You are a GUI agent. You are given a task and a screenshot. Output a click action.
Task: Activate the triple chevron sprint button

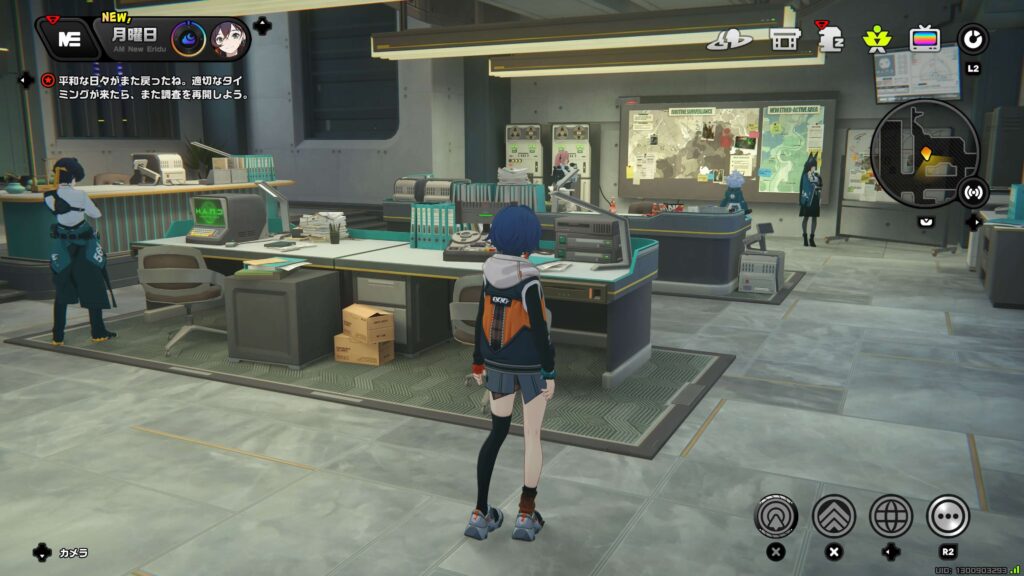click(x=833, y=516)
